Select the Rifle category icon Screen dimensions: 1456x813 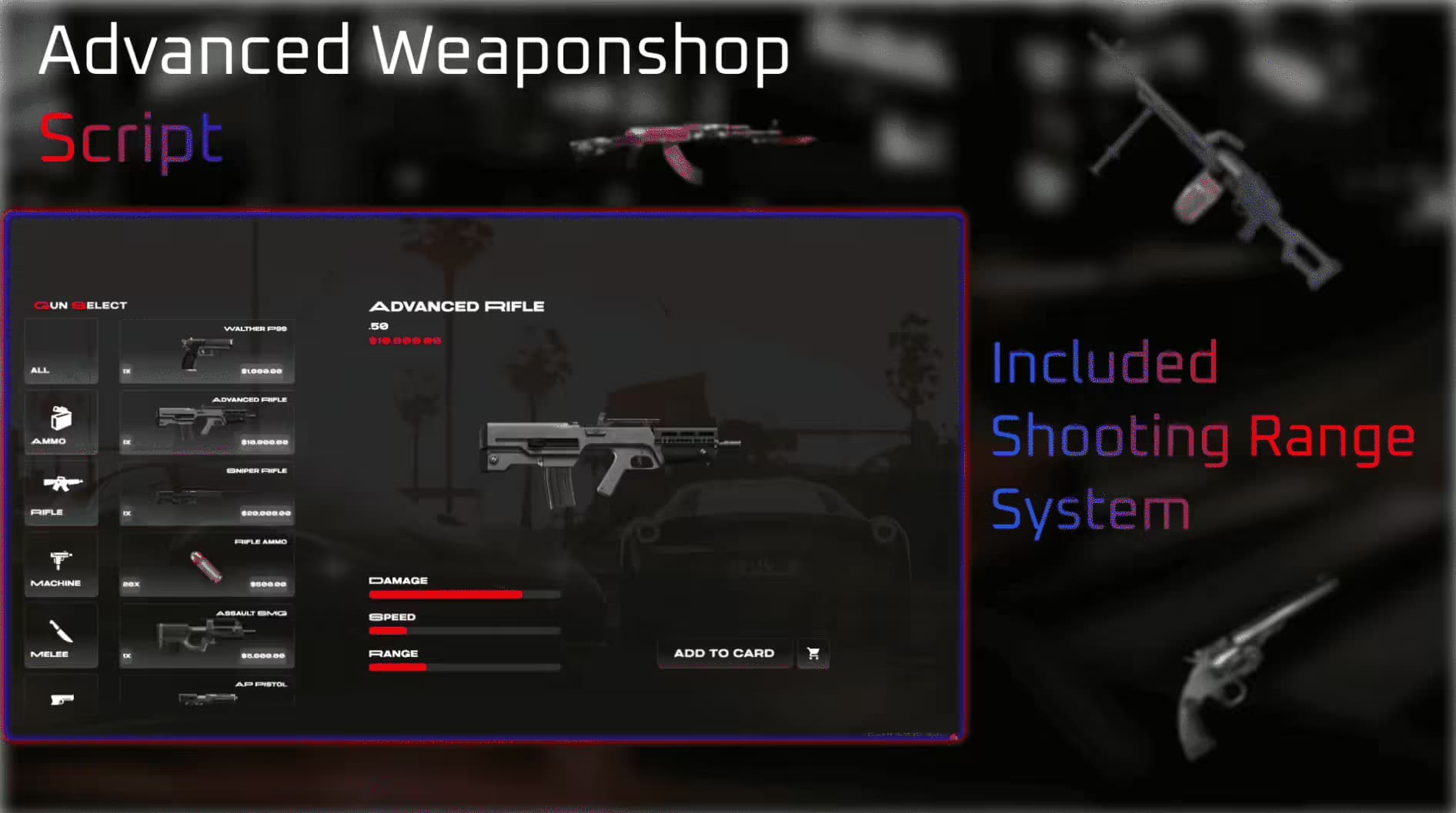click(x=62, y=485)
